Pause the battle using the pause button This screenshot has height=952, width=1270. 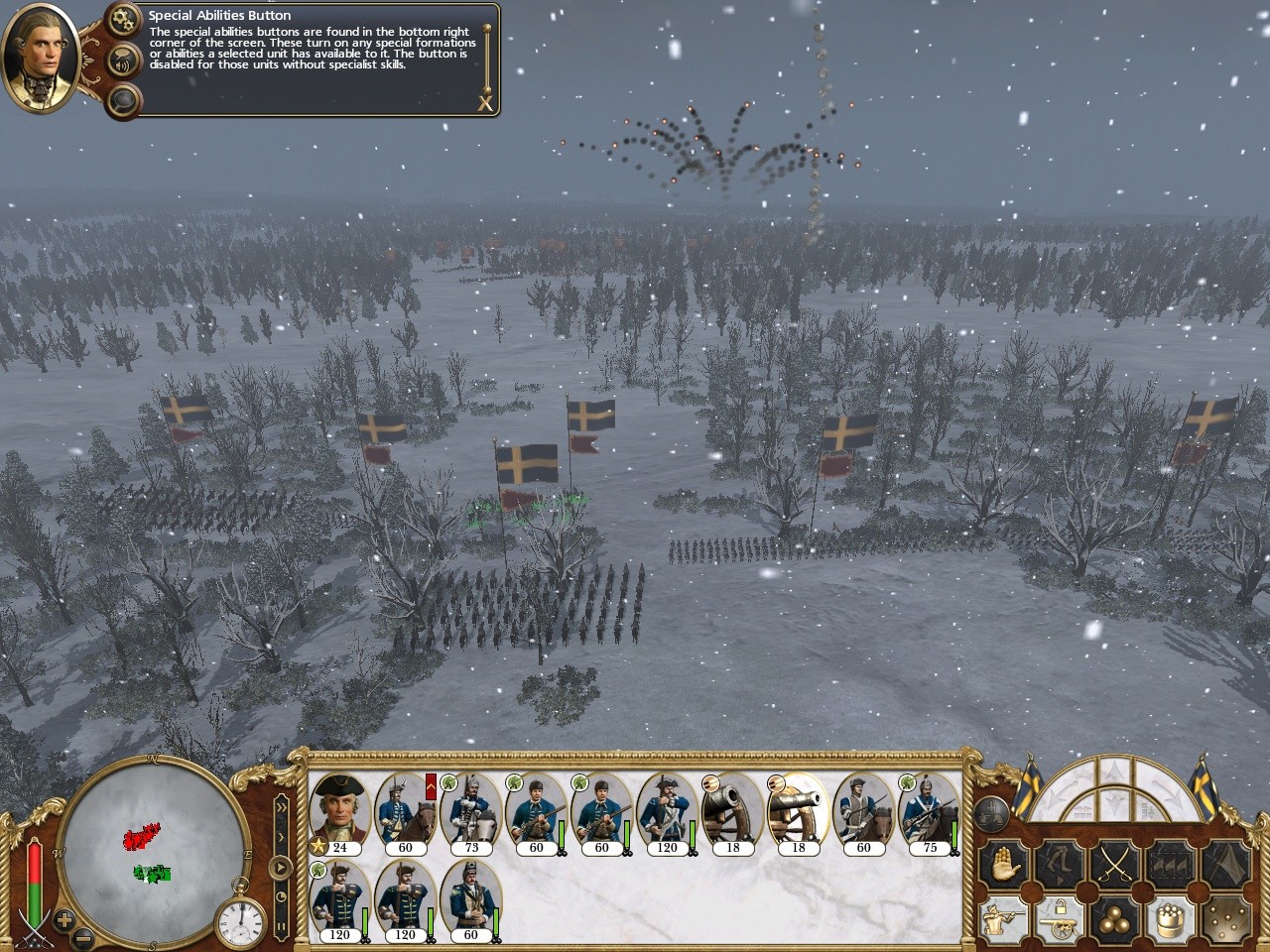click(282, 927)
